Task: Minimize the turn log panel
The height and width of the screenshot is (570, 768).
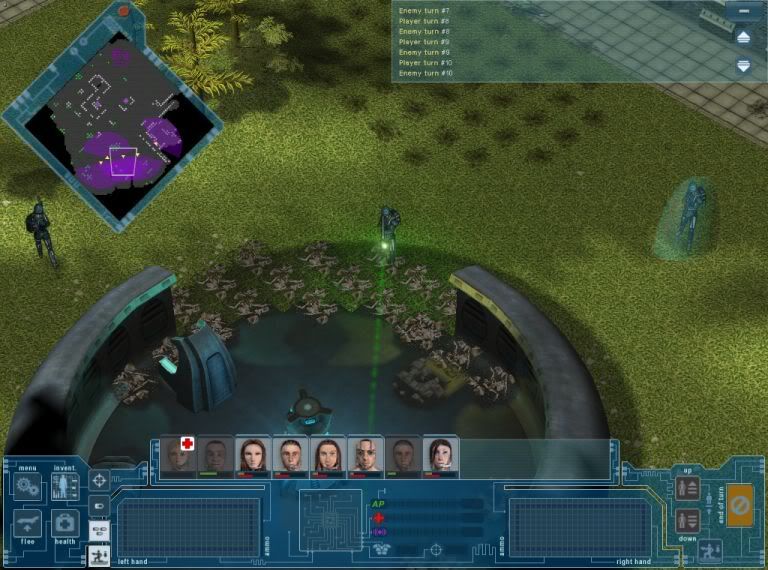Action: point(743,11)
